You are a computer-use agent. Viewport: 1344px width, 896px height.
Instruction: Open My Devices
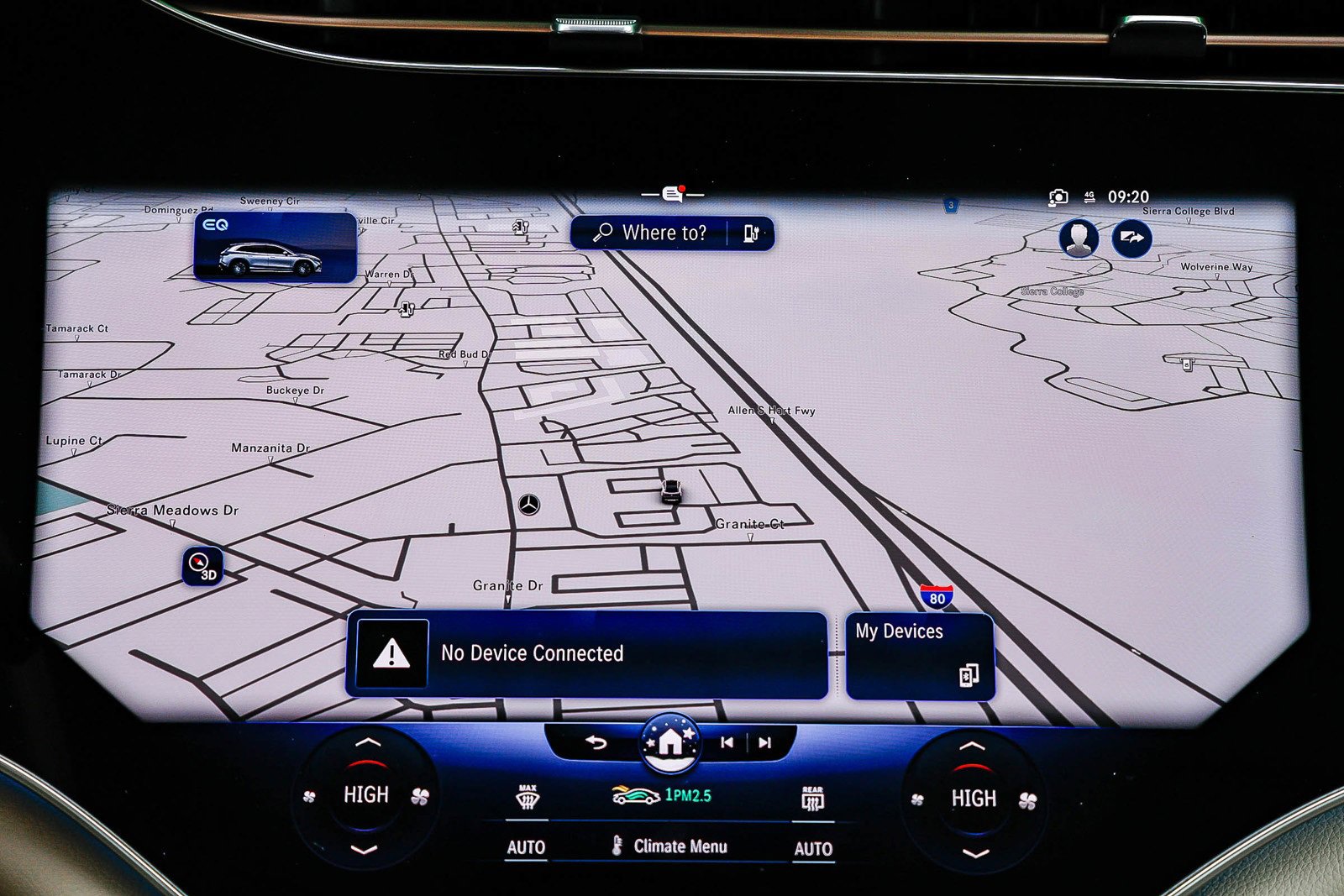click(920, 655)
